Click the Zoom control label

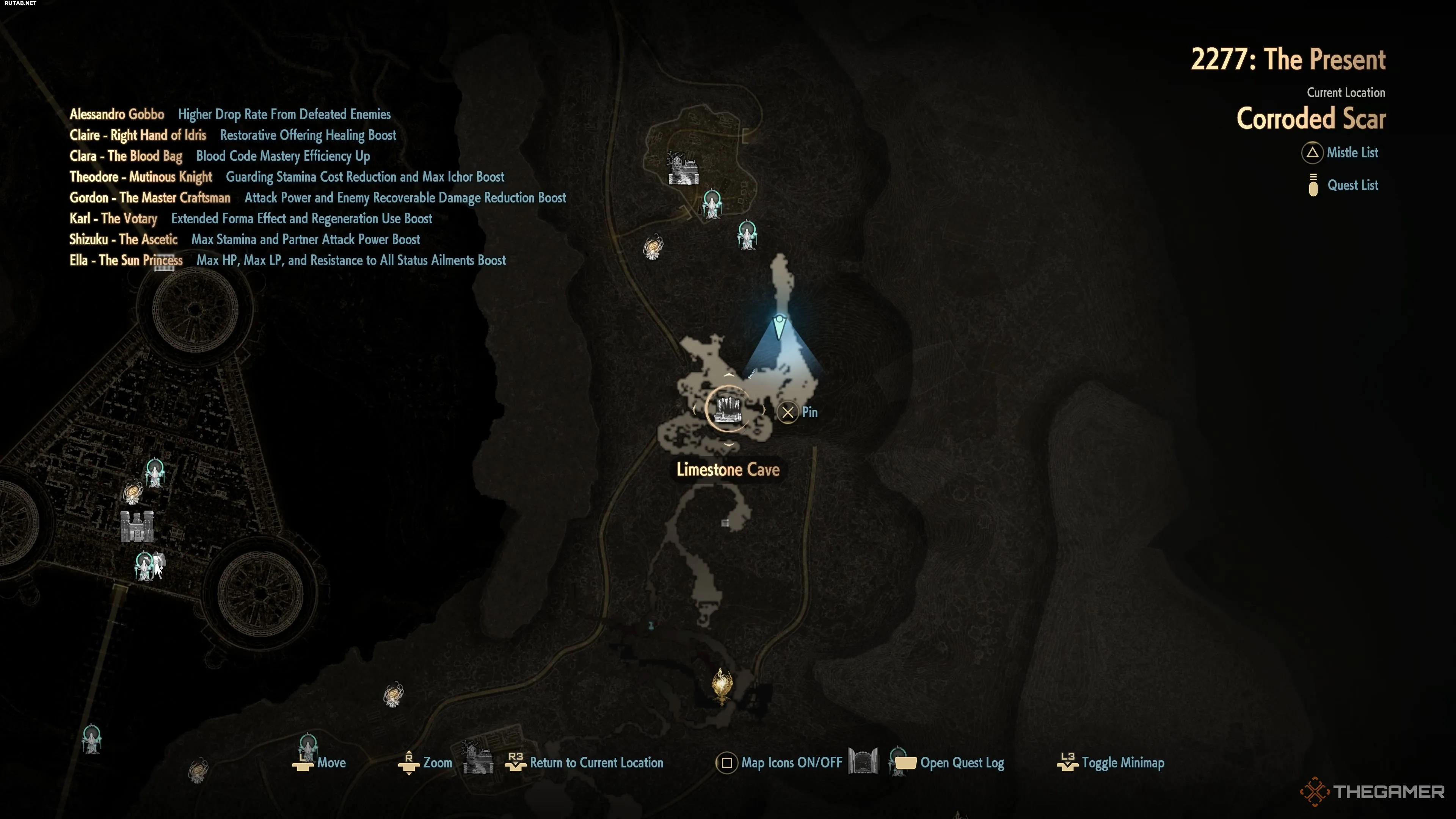click(437, 763)
